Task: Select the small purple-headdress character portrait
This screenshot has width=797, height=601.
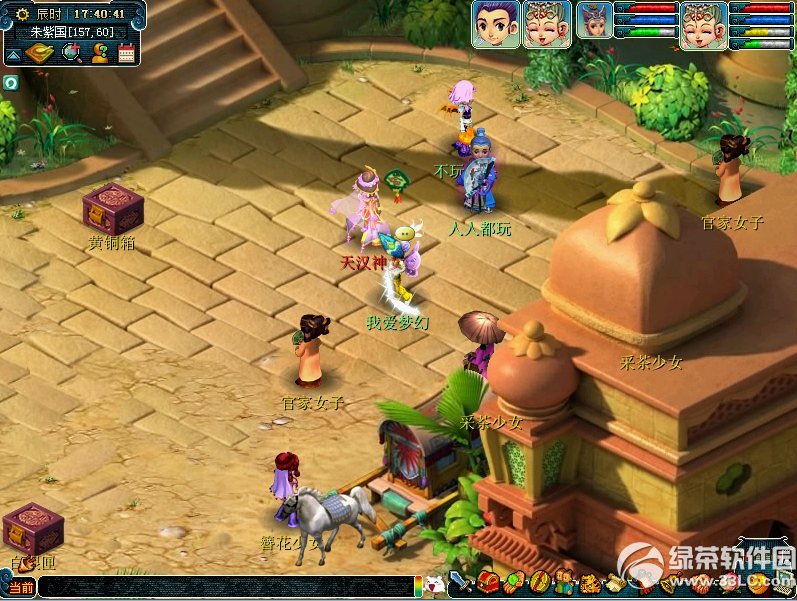Action: [594, 20]
